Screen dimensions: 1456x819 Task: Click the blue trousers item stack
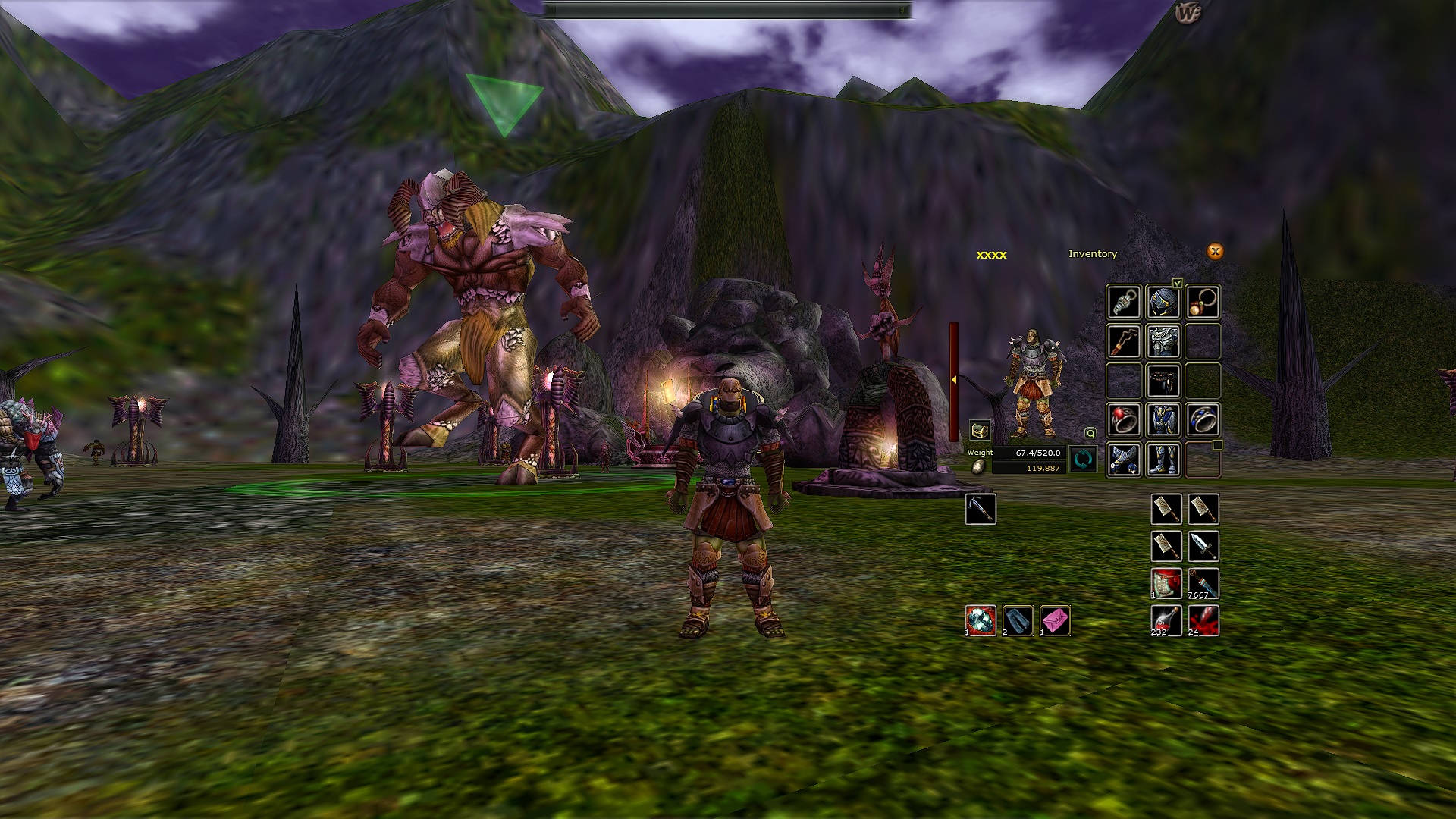[x=1018, y=620]
